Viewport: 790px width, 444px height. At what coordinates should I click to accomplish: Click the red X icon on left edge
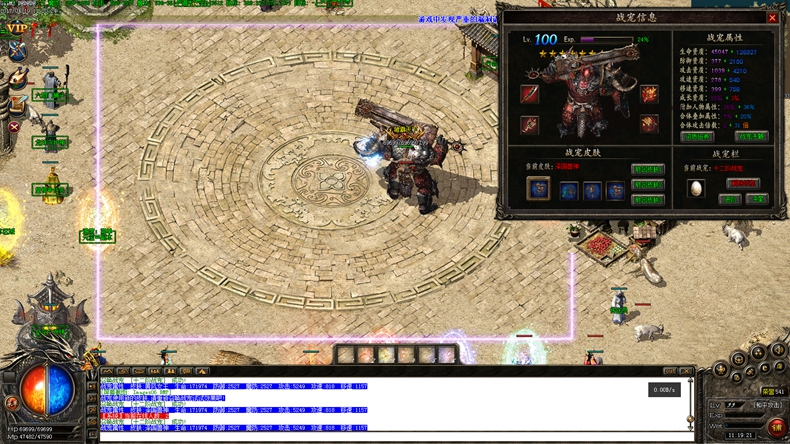click(14, 127)
